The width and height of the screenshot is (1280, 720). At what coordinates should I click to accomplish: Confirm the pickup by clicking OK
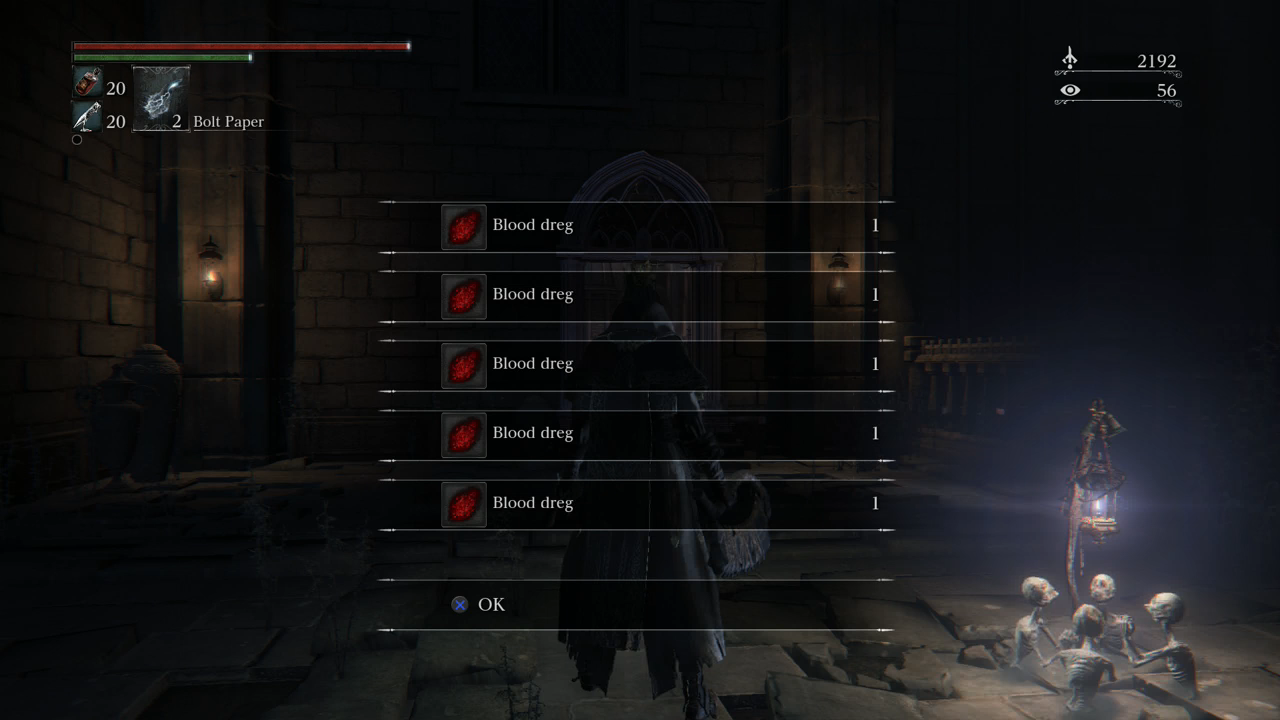click(x=490, y=604)
